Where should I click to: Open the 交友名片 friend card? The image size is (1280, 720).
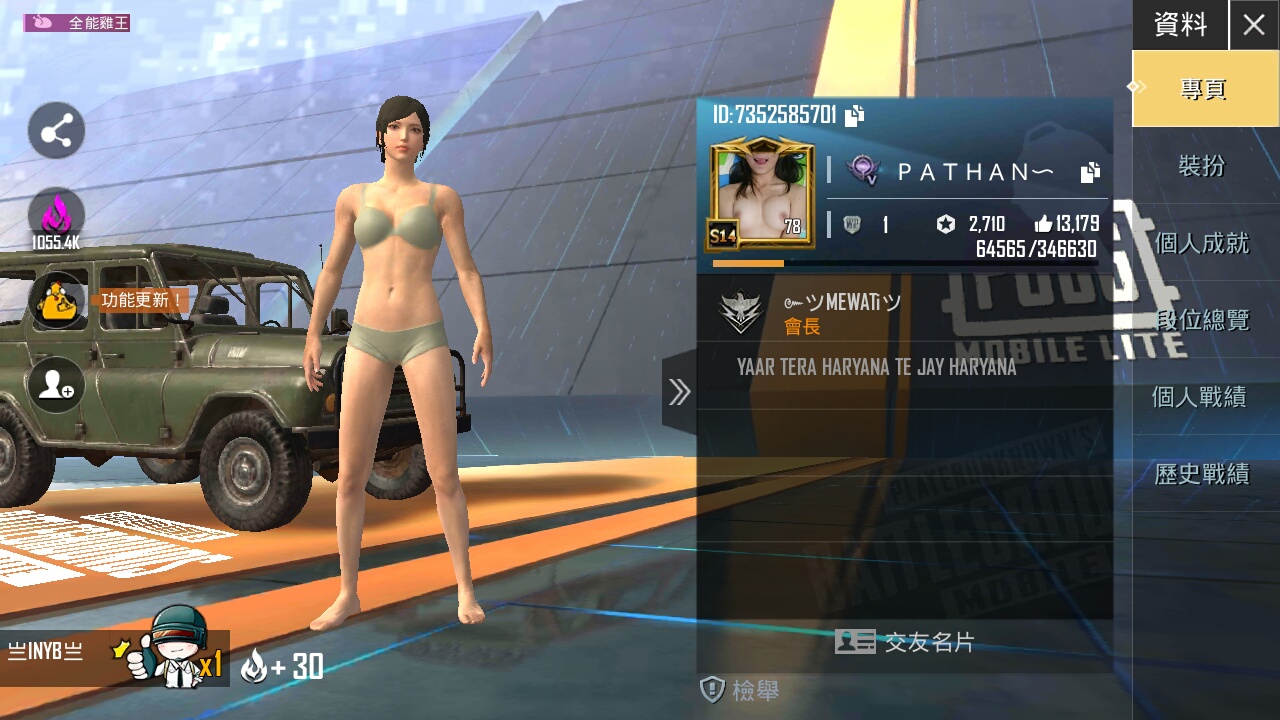coord(905,642)
